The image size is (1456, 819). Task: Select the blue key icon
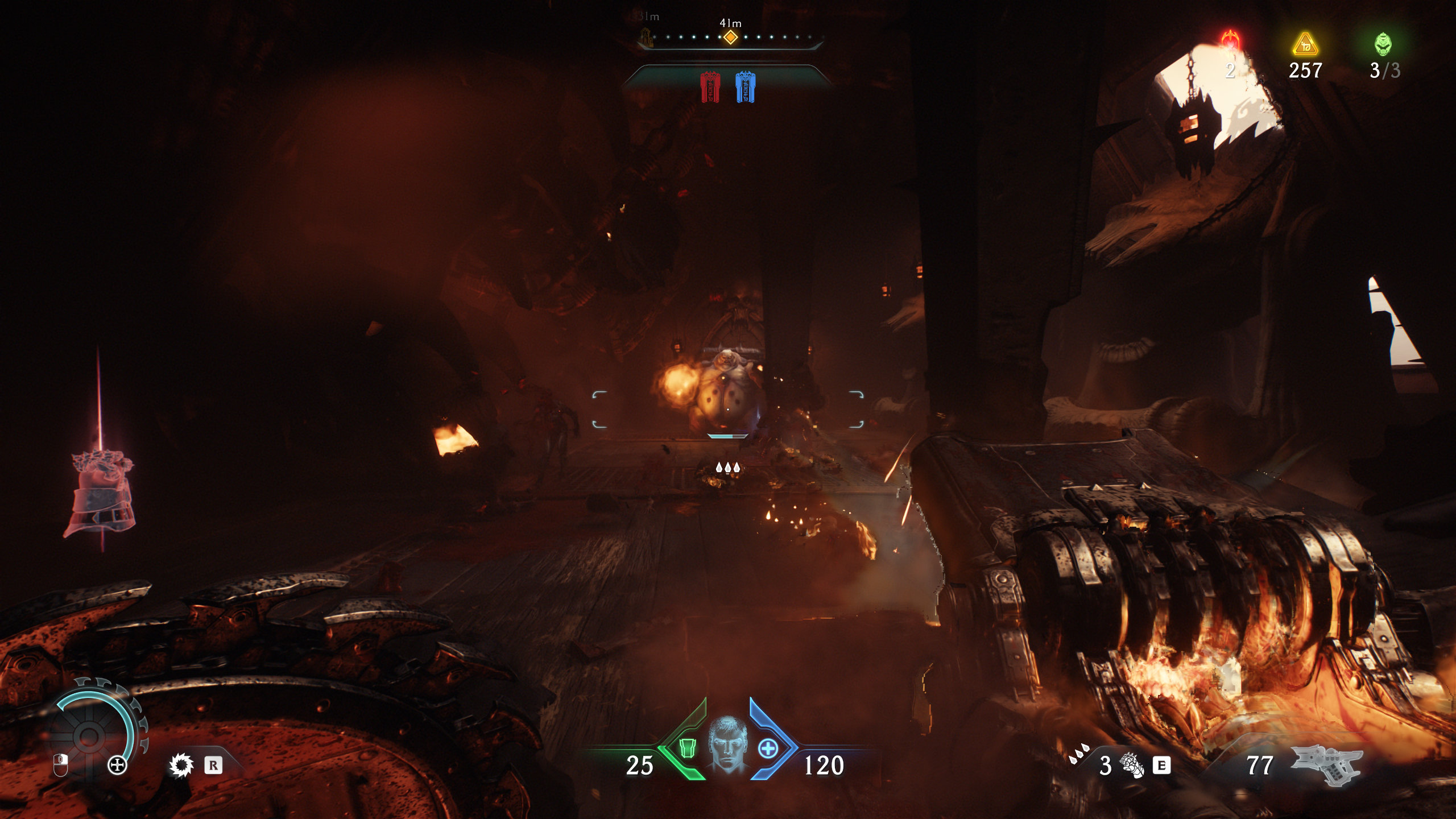coord(745,87)
